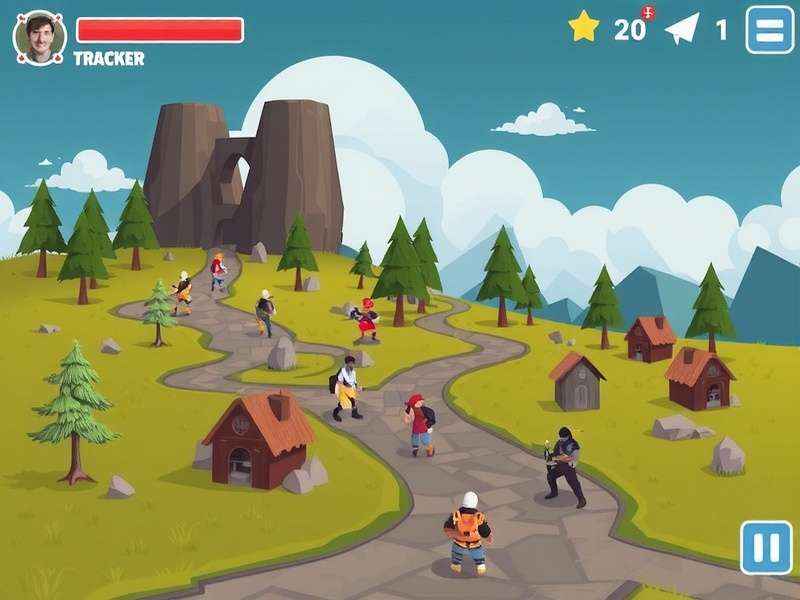Tap the yellow star icon

click(x=584, y=27)
